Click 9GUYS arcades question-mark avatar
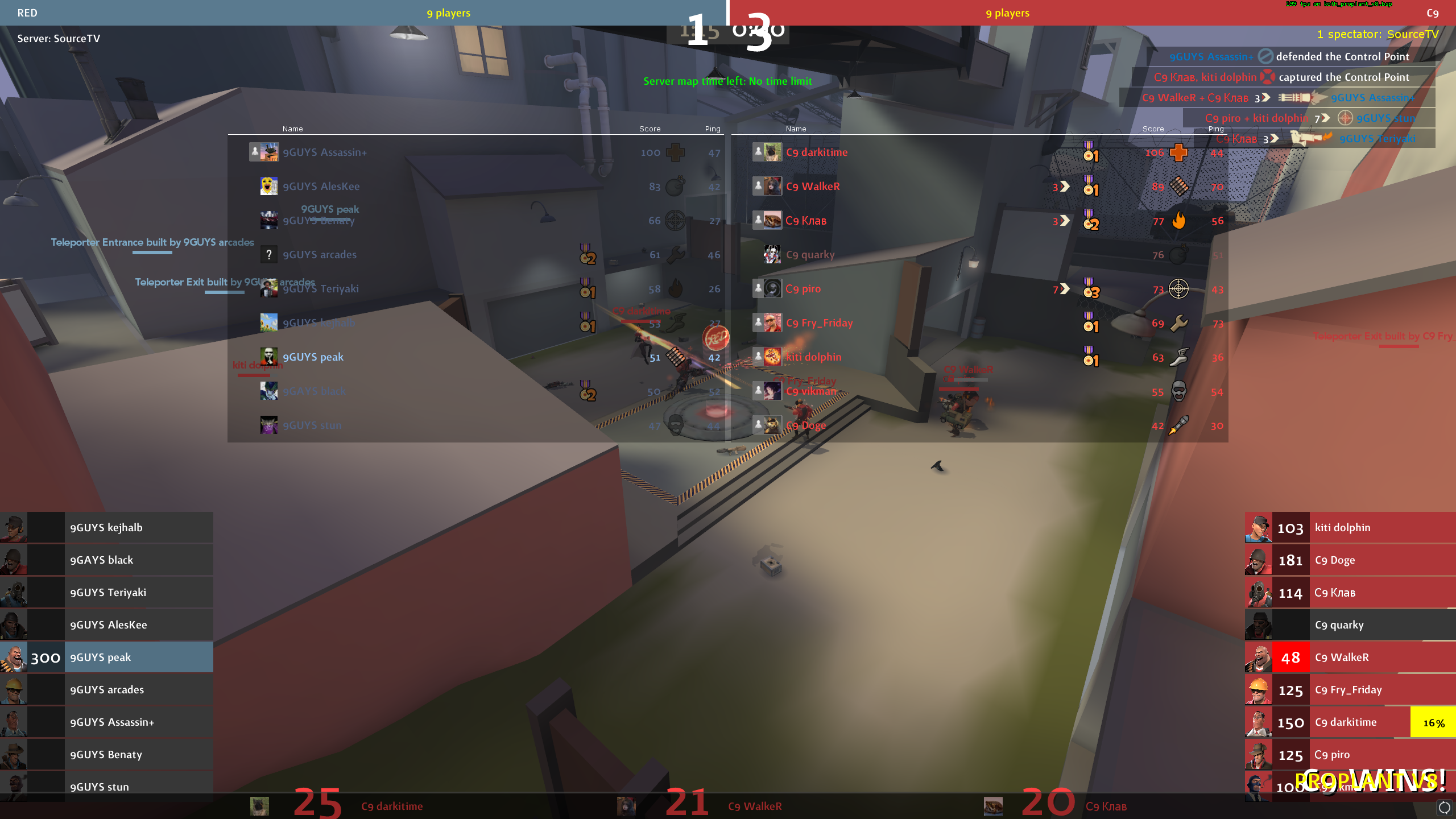The width and height of the screenshot is (1456, 819). point(269,255)
